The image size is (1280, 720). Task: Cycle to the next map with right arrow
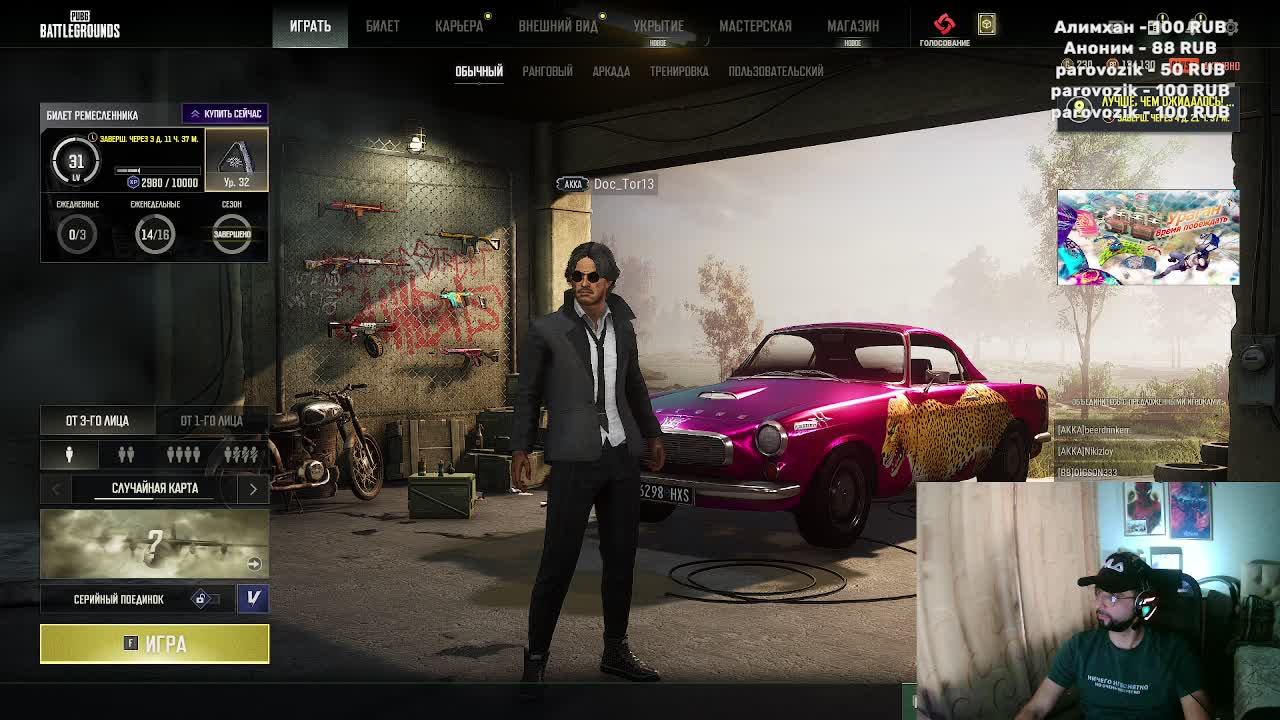pyautogui.click(x=253, y=489)
